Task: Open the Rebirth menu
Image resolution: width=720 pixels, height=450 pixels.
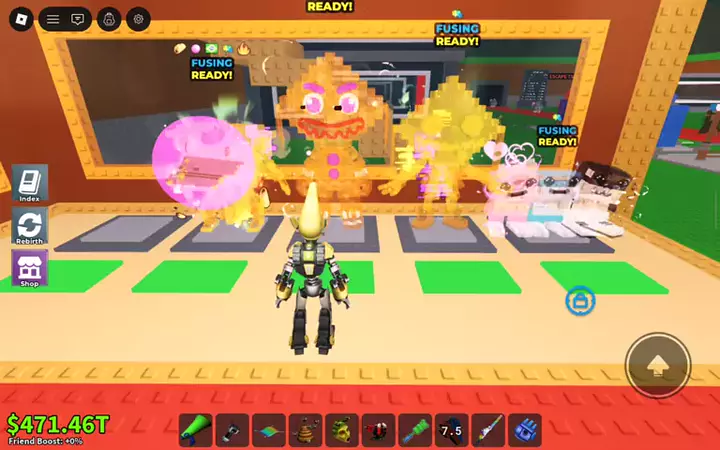Action: point(30,226)
